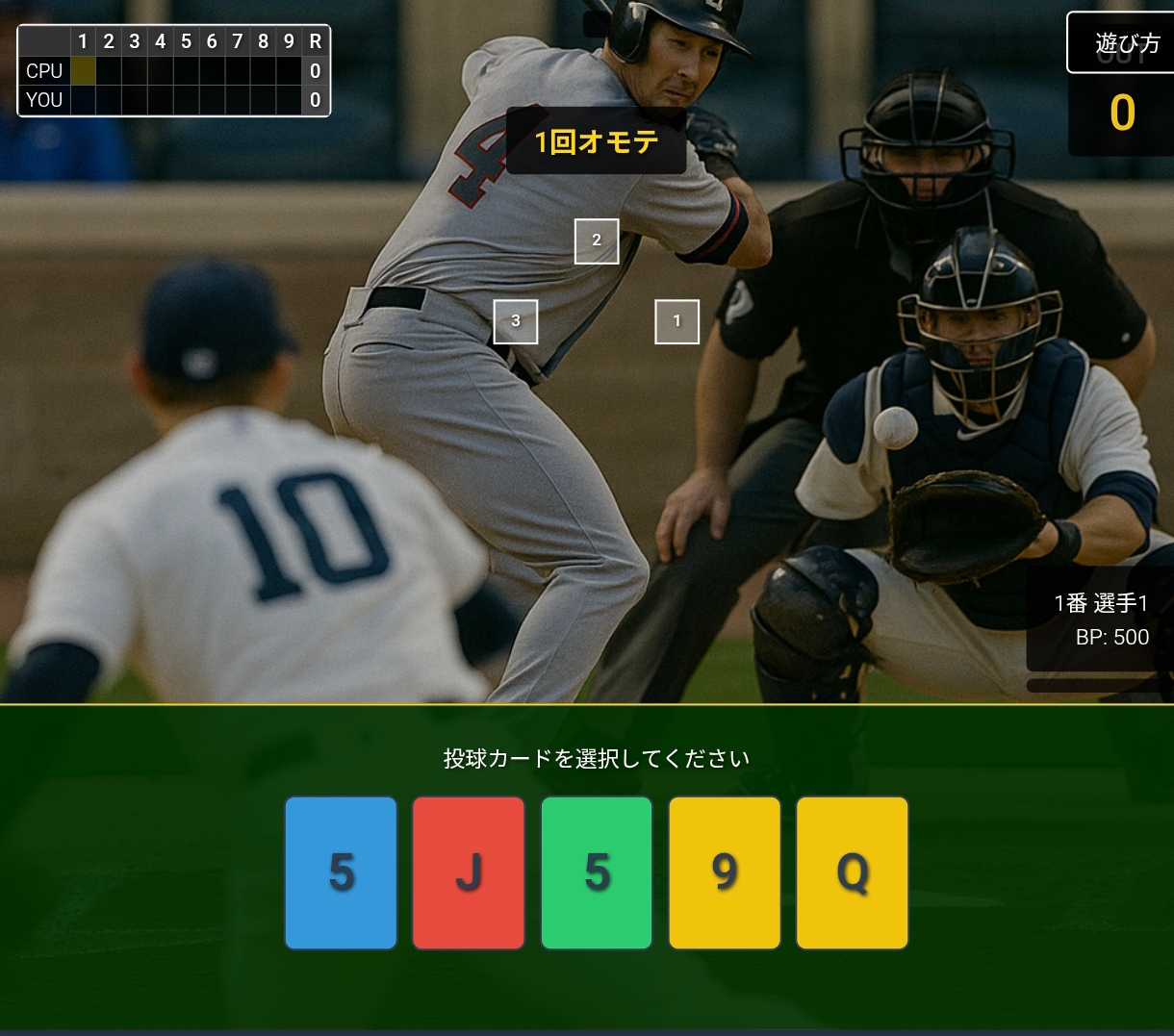The image size is (1174, 1036).
Task: Choose the yellow Q pitch card
Action: point(852,872)
